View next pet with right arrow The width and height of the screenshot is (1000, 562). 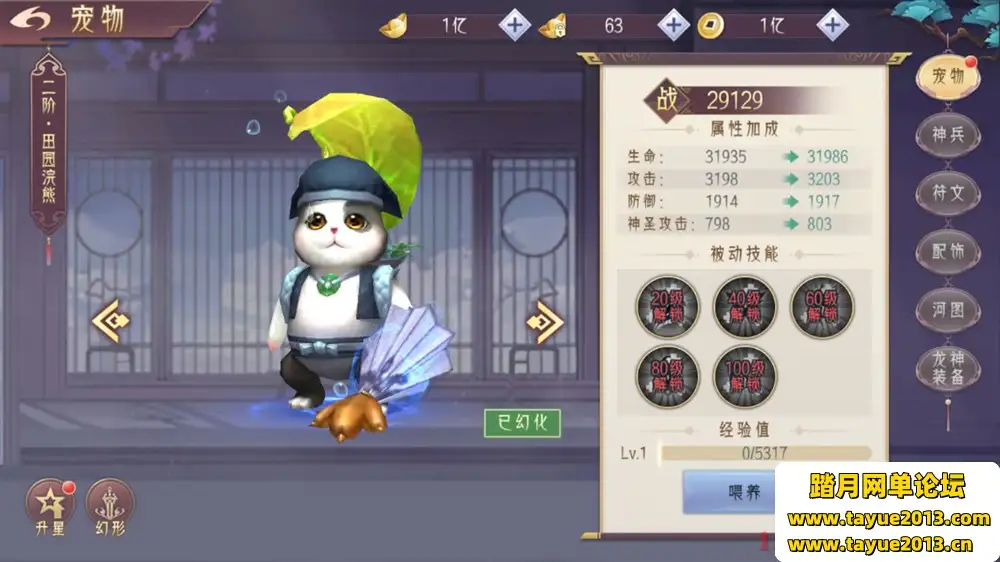coord(545,321)
